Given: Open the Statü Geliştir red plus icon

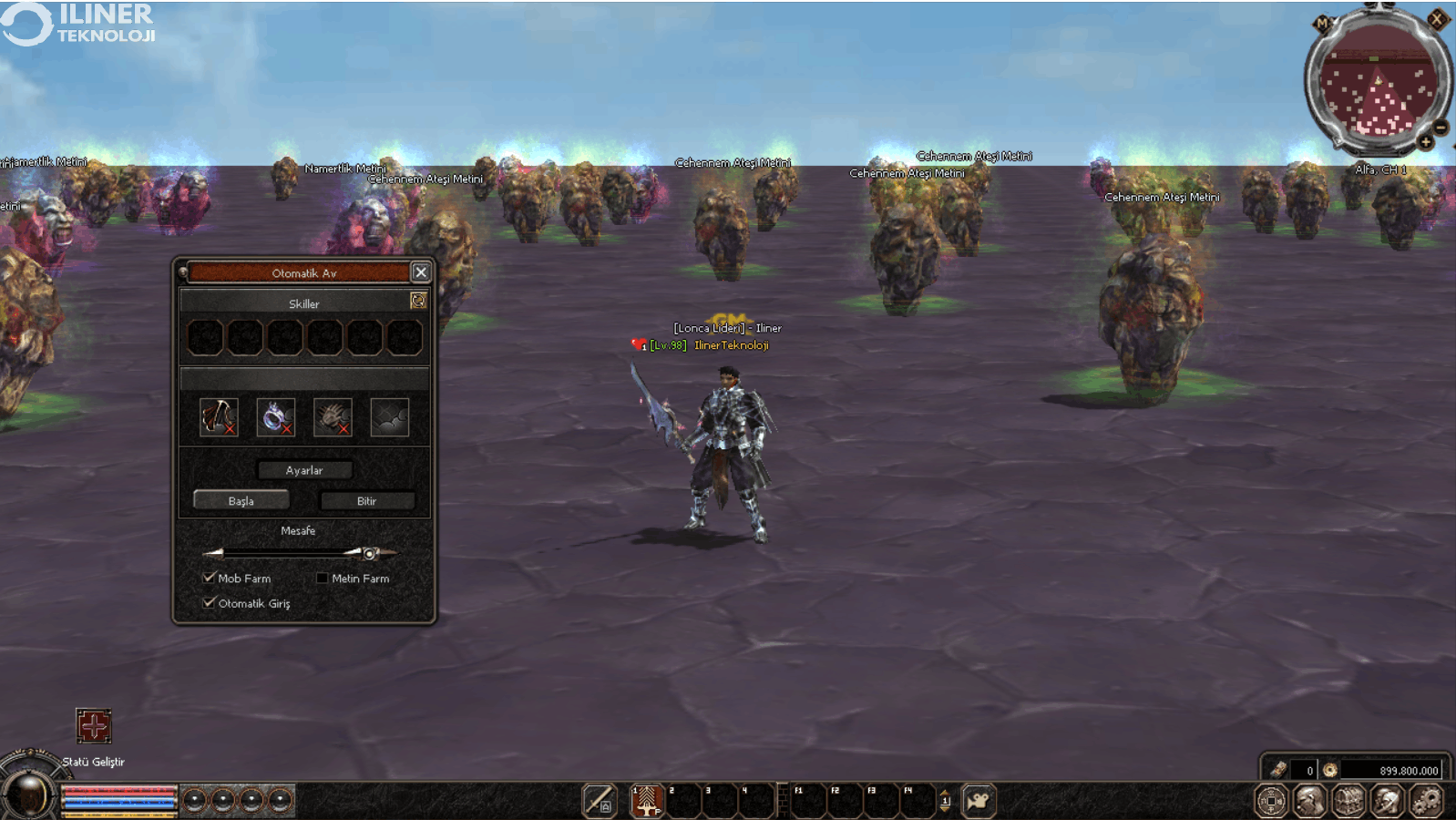Looking at the screenshot, I should [x=94, y=726].
